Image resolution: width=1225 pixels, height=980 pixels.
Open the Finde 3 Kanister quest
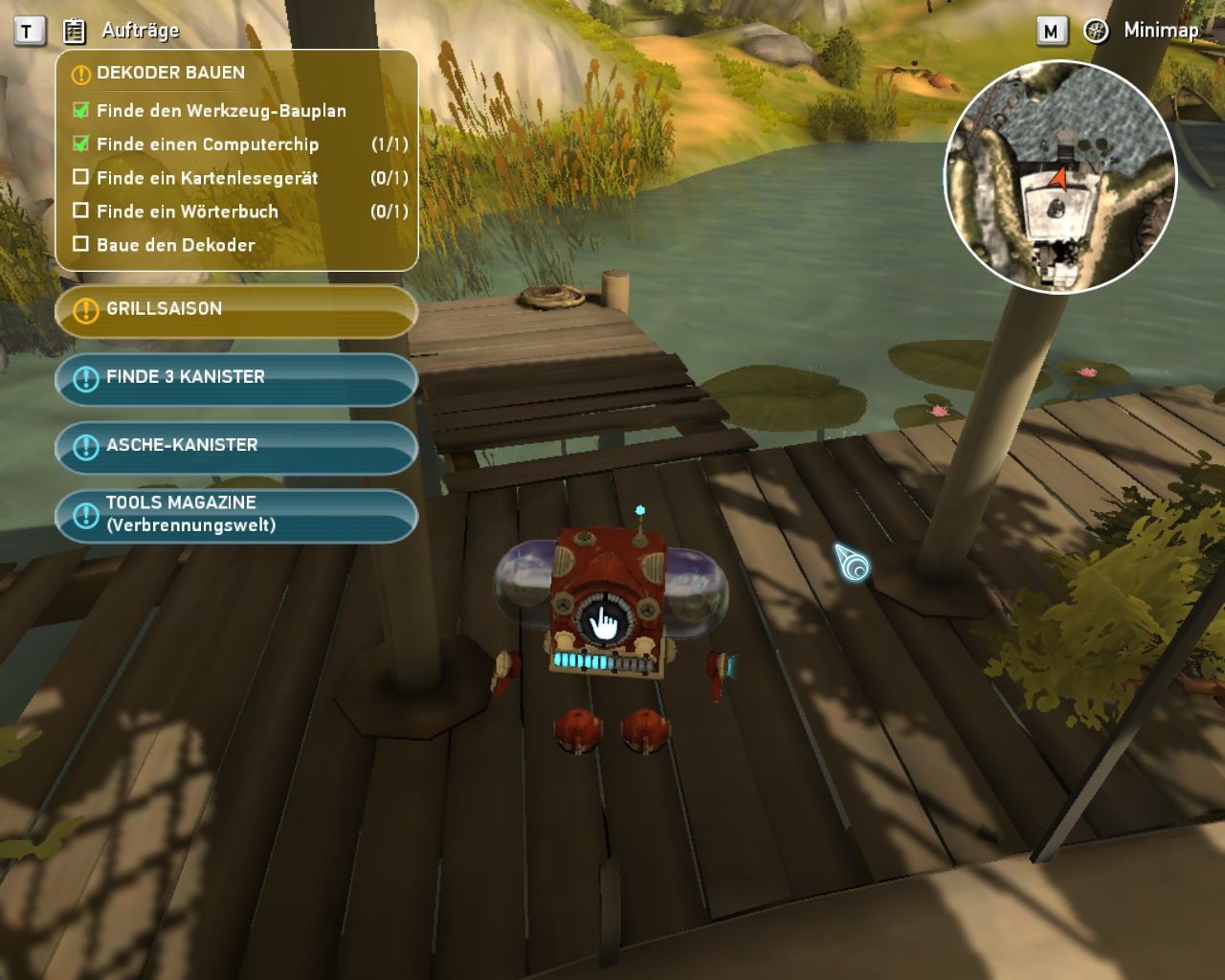point(235,378)
